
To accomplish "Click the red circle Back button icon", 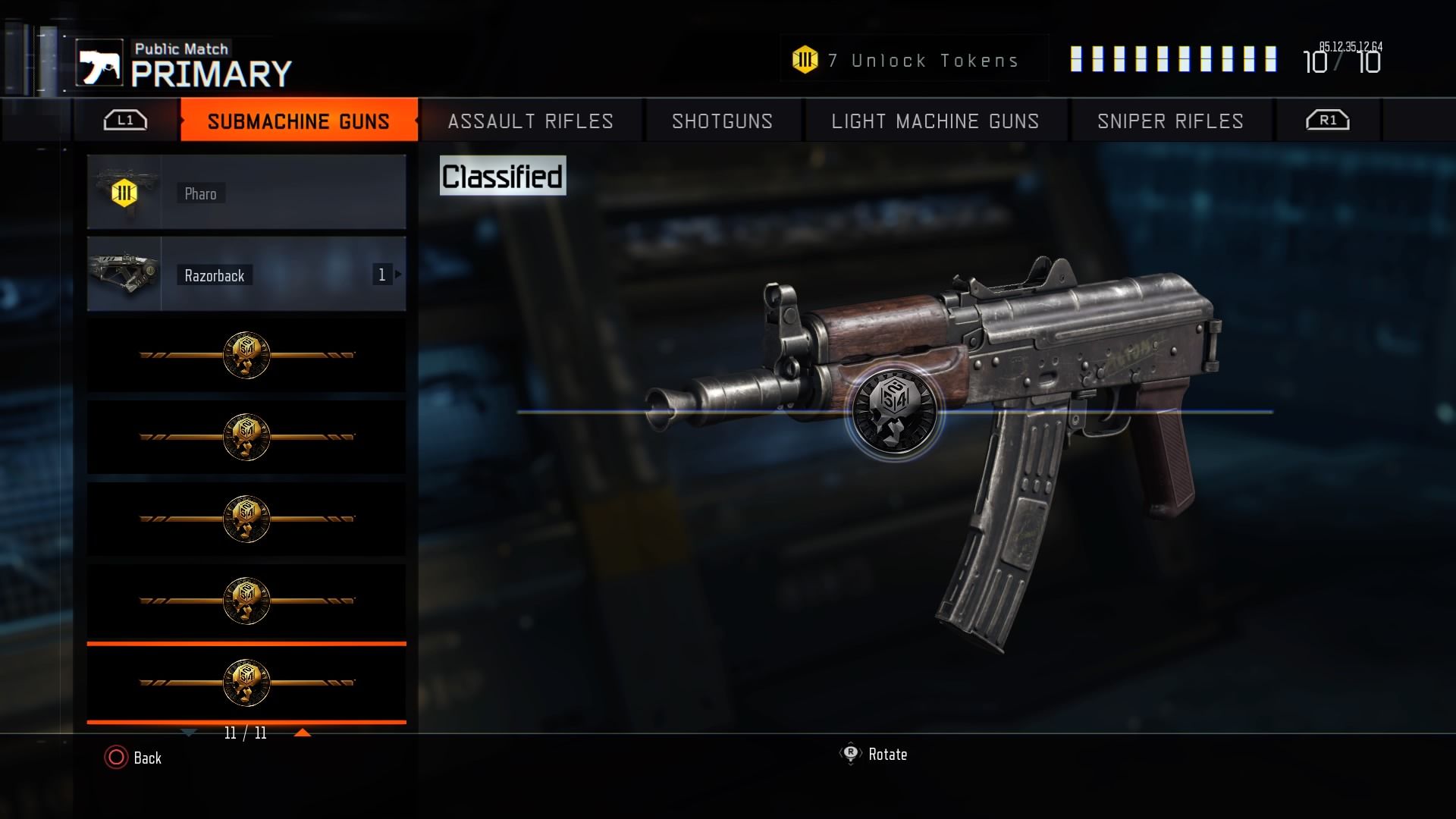I will (x=115, y=758).
